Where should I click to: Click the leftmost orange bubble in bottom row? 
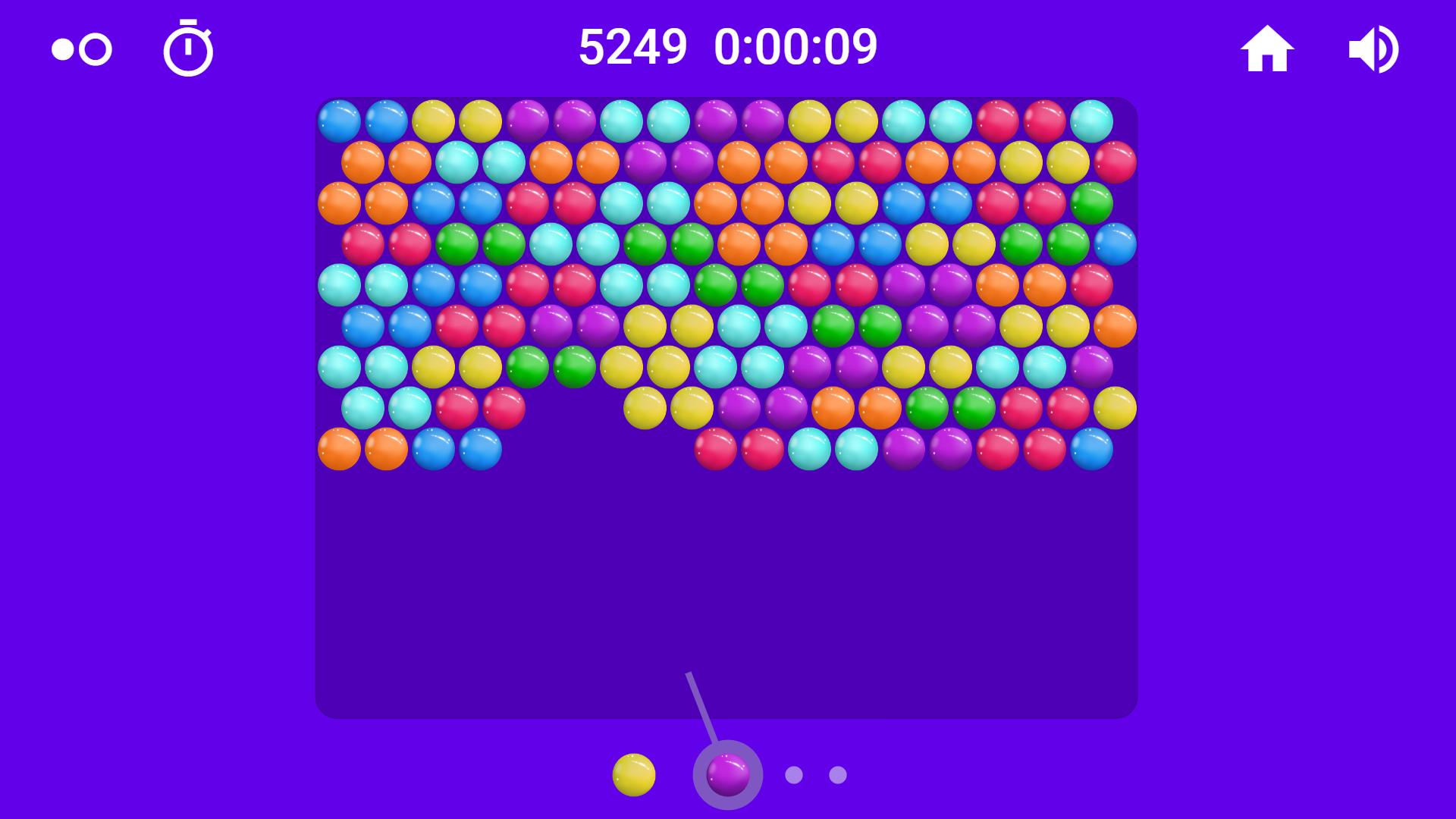tap(339, 447)
